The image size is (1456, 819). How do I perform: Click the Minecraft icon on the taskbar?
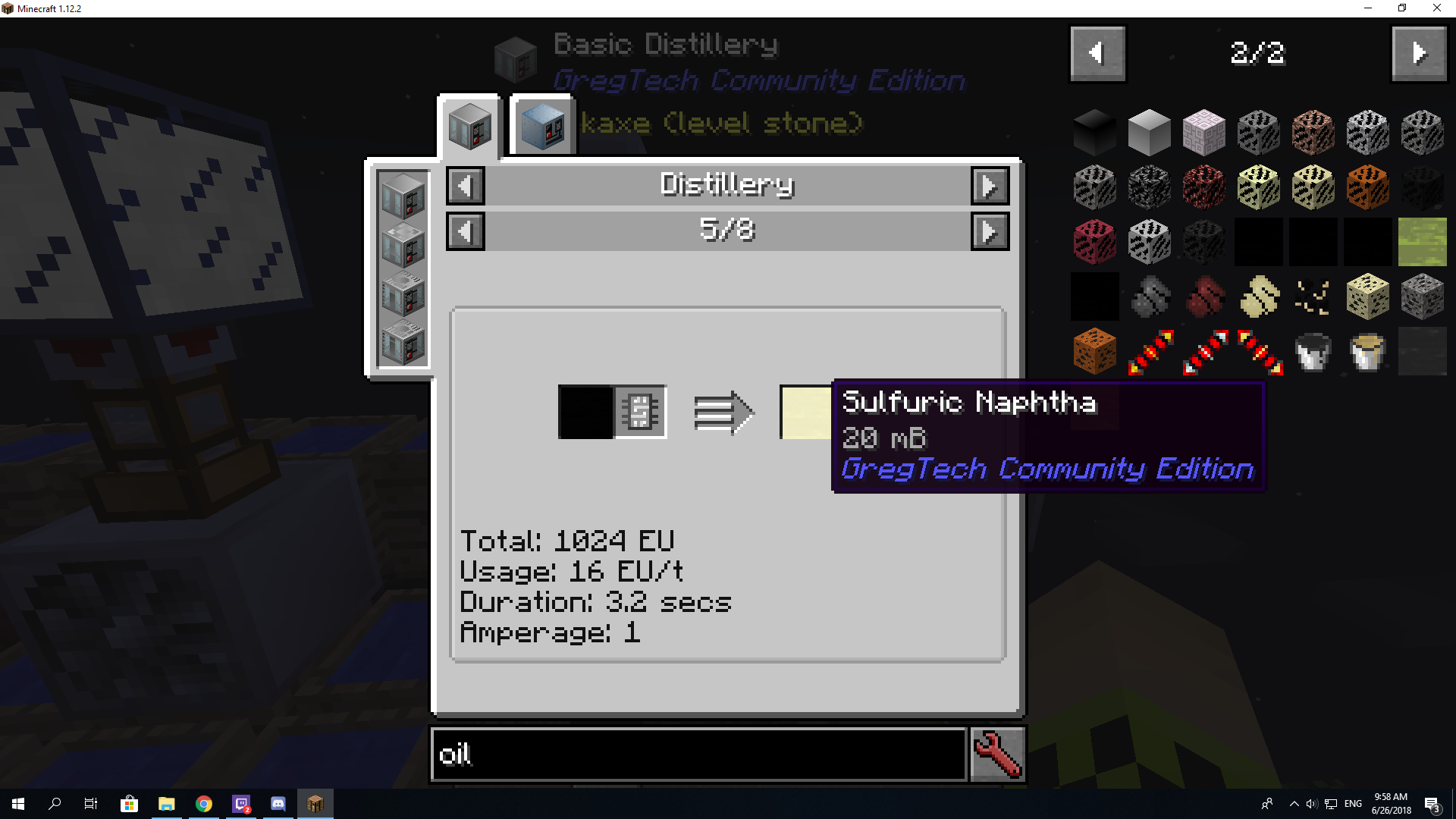point(315,803)
